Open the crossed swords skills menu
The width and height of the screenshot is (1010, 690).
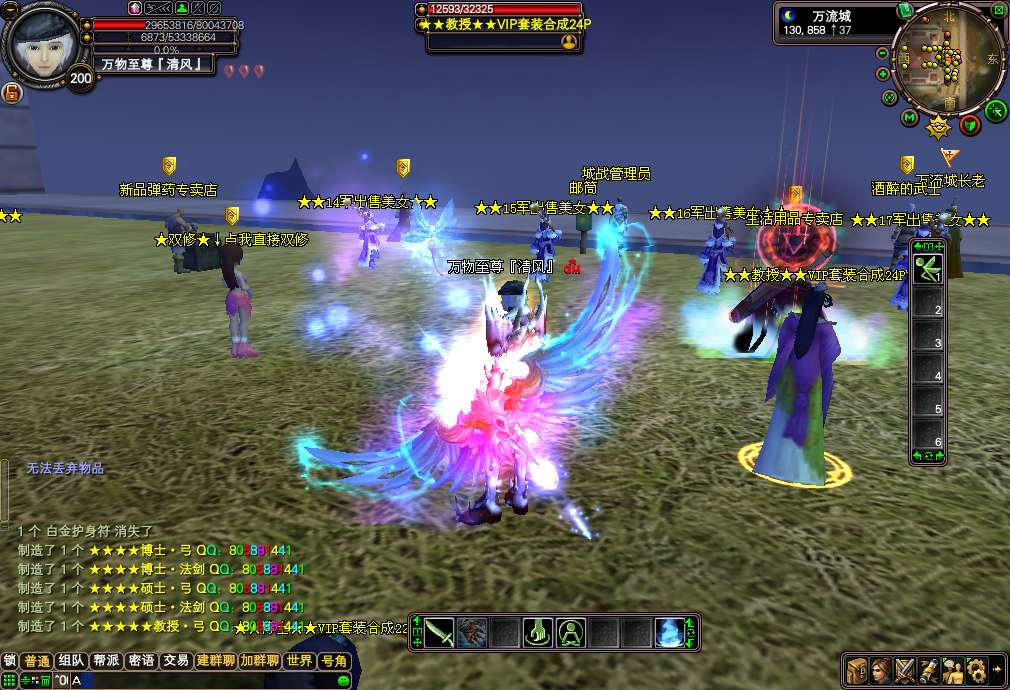pos(905,669)
